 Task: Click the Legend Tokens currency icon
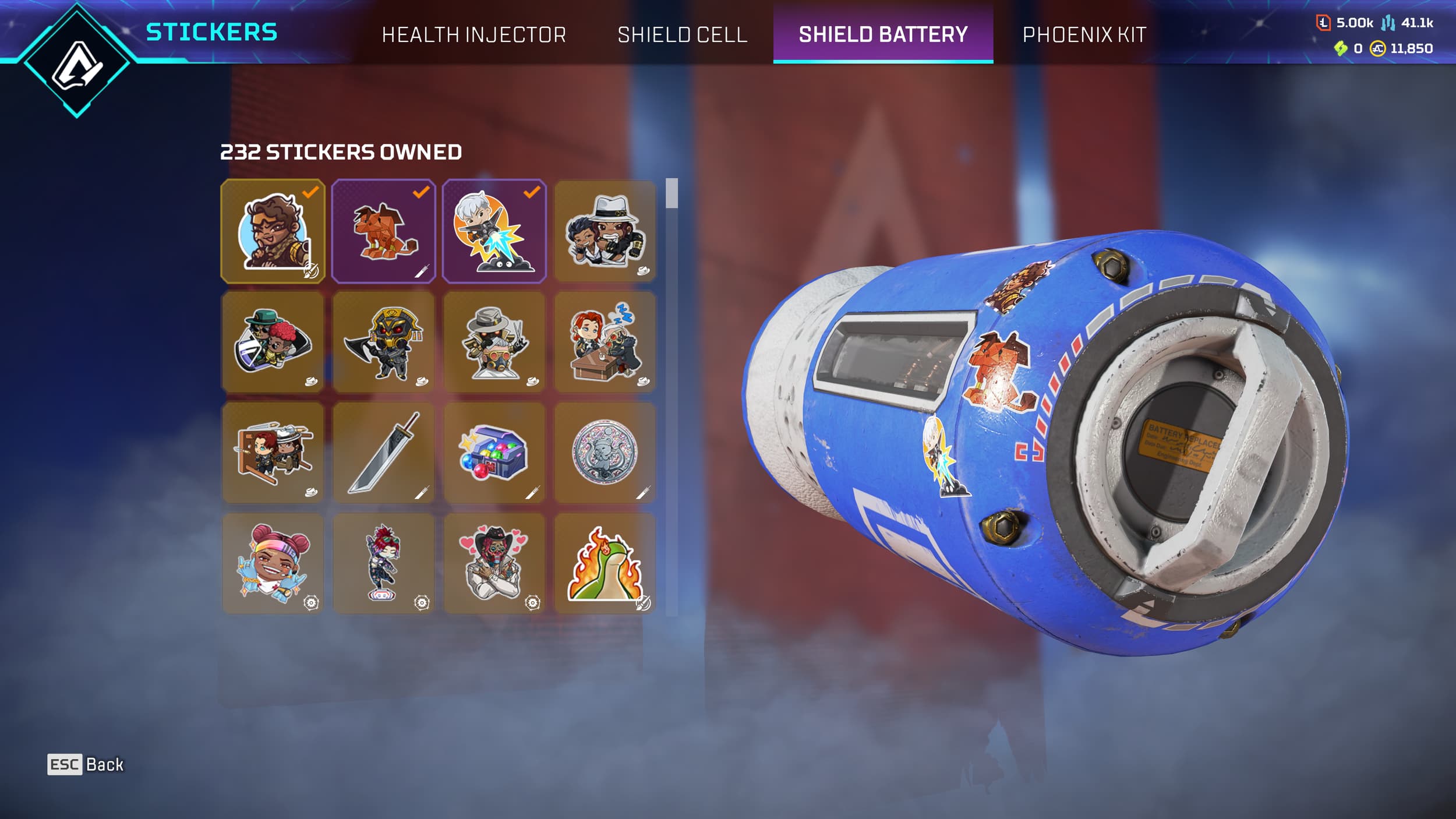1324,22
